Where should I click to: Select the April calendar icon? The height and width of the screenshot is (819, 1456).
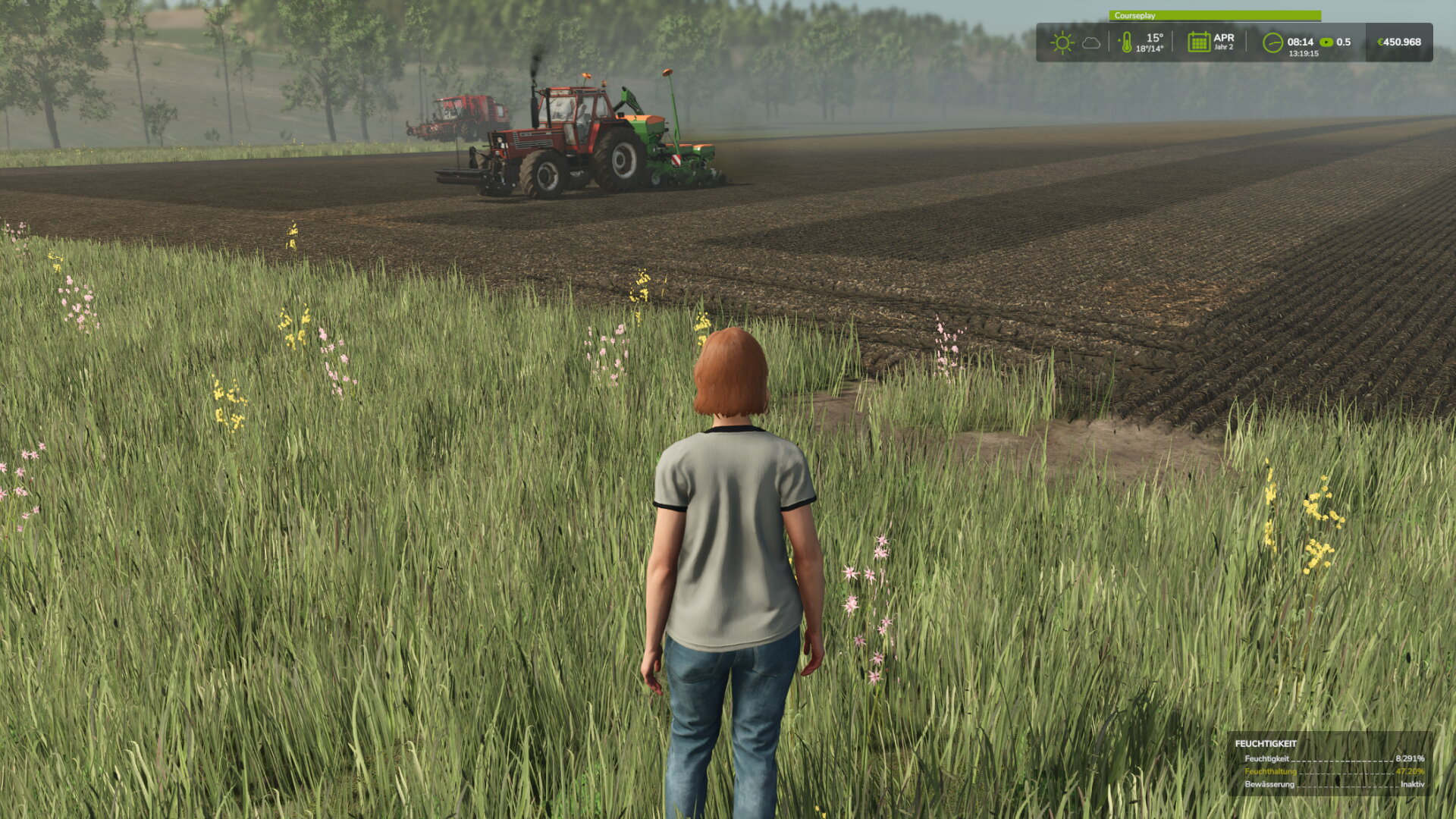(1198, 42)
